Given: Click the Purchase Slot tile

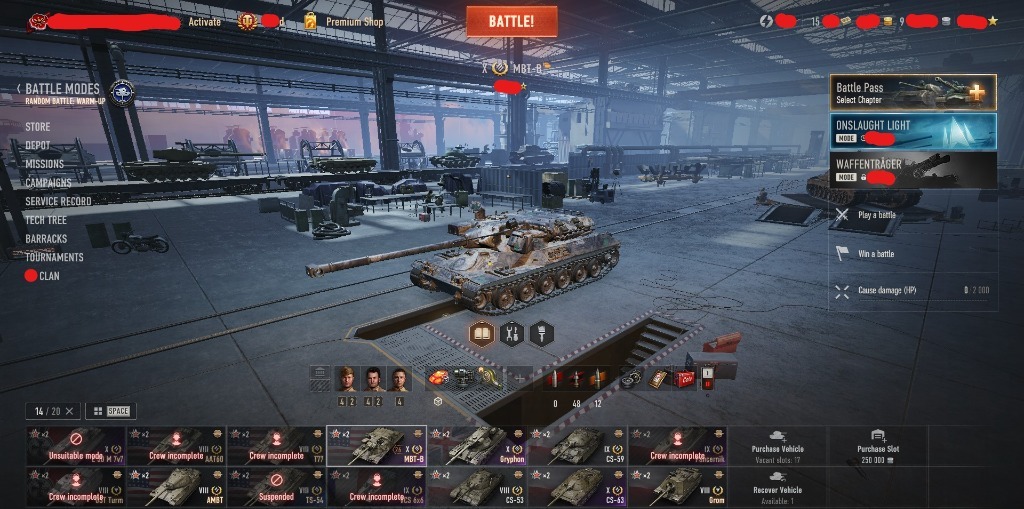Looking at the screenshot, I should 878,446.
